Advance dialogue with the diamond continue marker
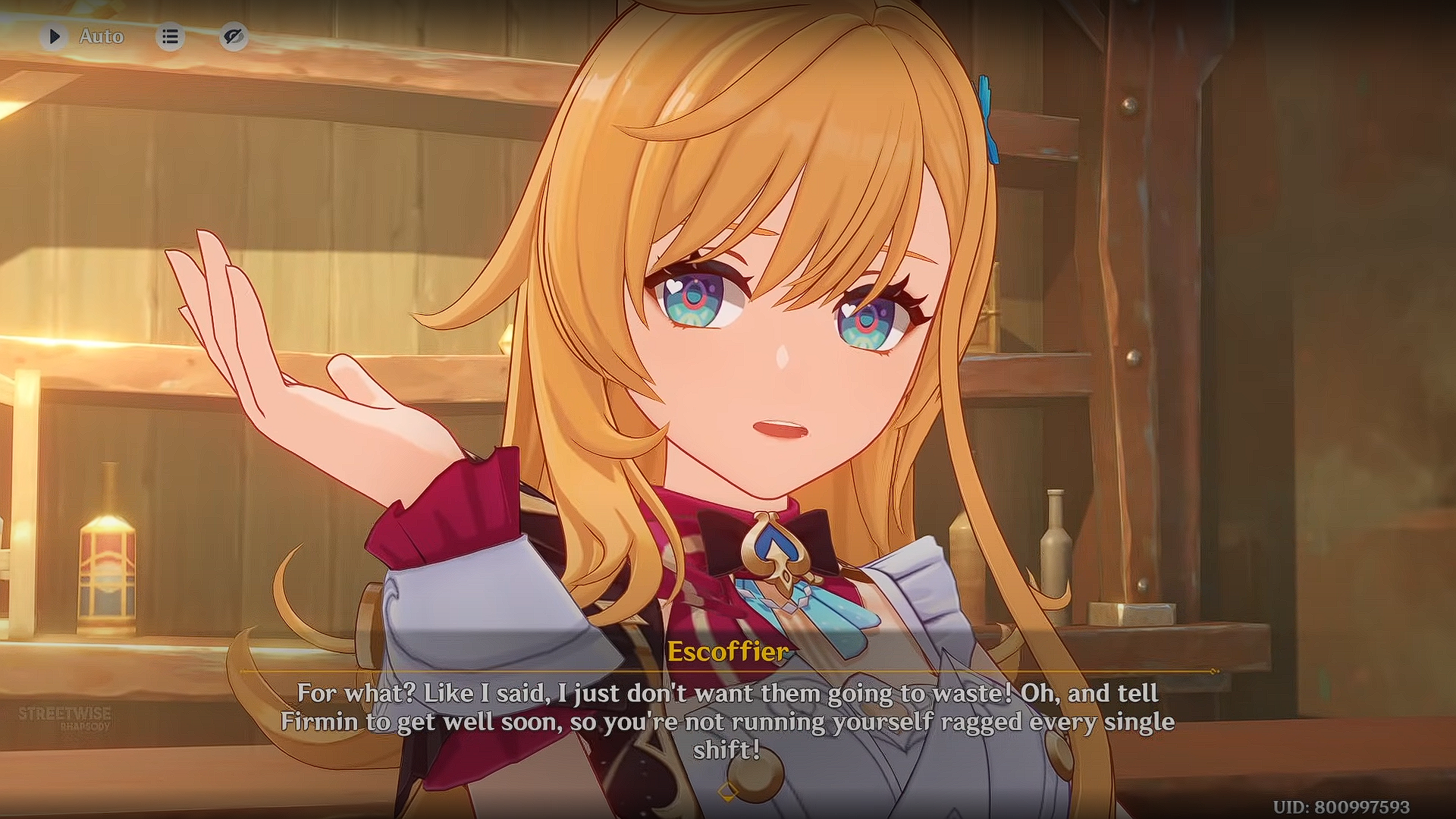Image resolution: width=1456 pixels, height=819 pixels. click(727, 792)
